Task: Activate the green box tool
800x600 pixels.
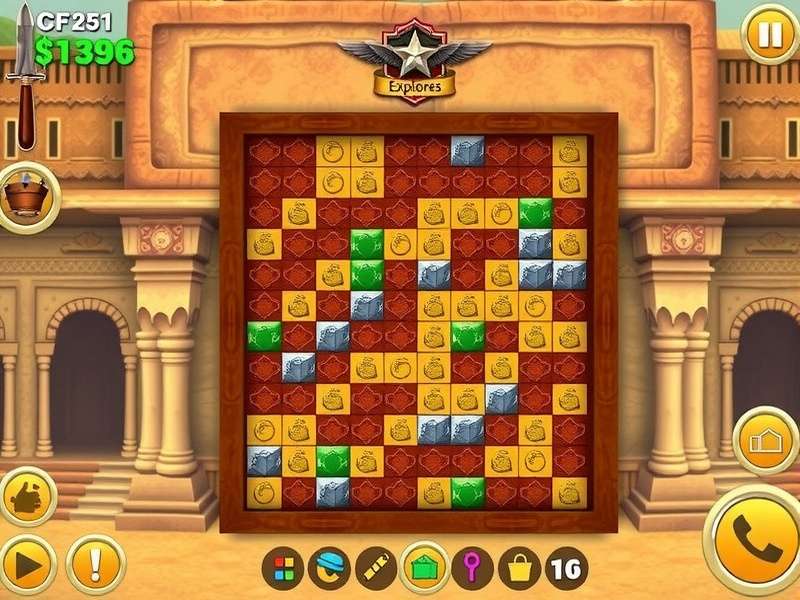Action: (x=422, y=569)
